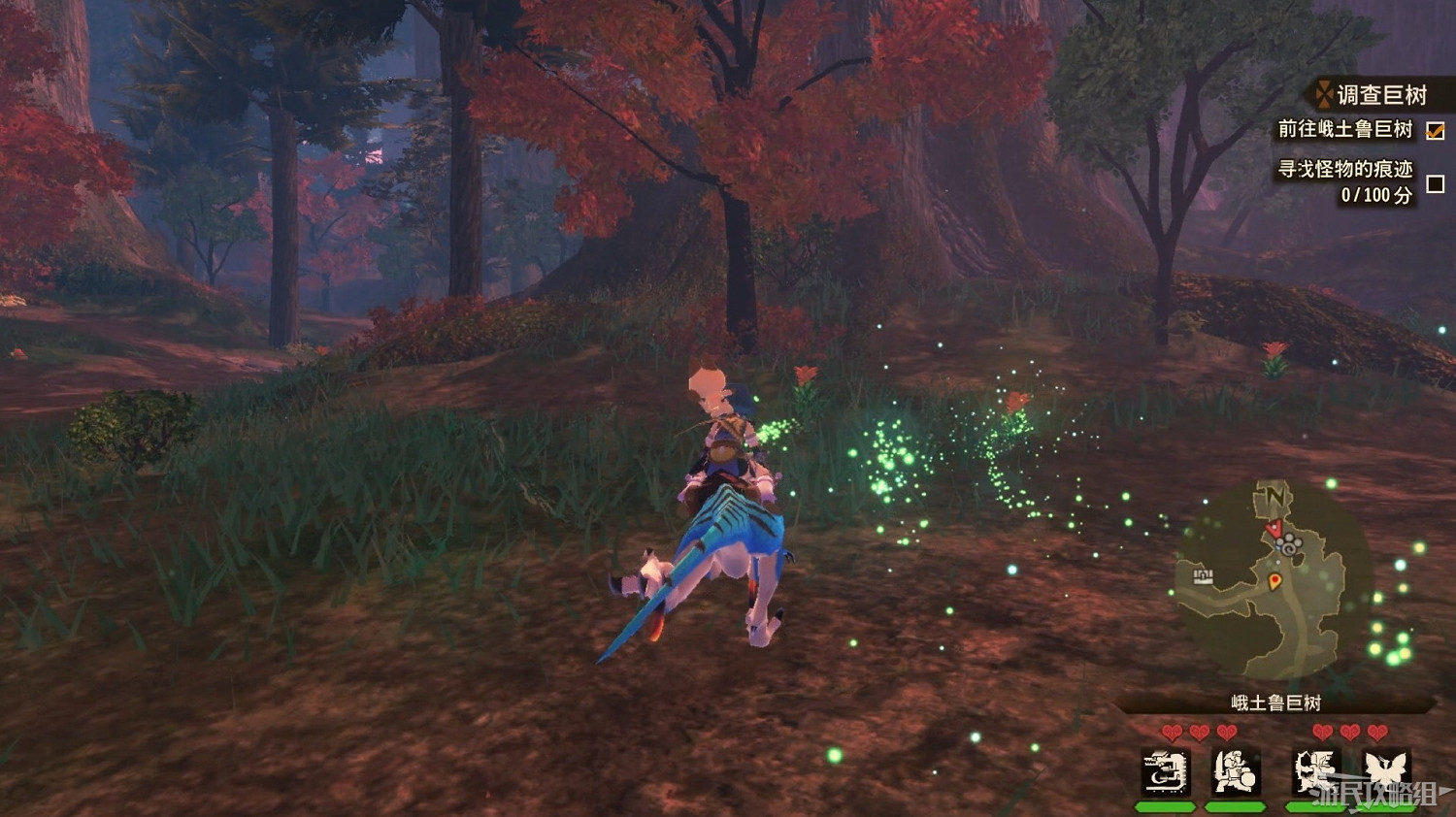Click the butterfly monster icon in the party bar
Image resolution: width=1456 pixels, height=817 pixels.
pyautogui.click(x=1385, y=771)
